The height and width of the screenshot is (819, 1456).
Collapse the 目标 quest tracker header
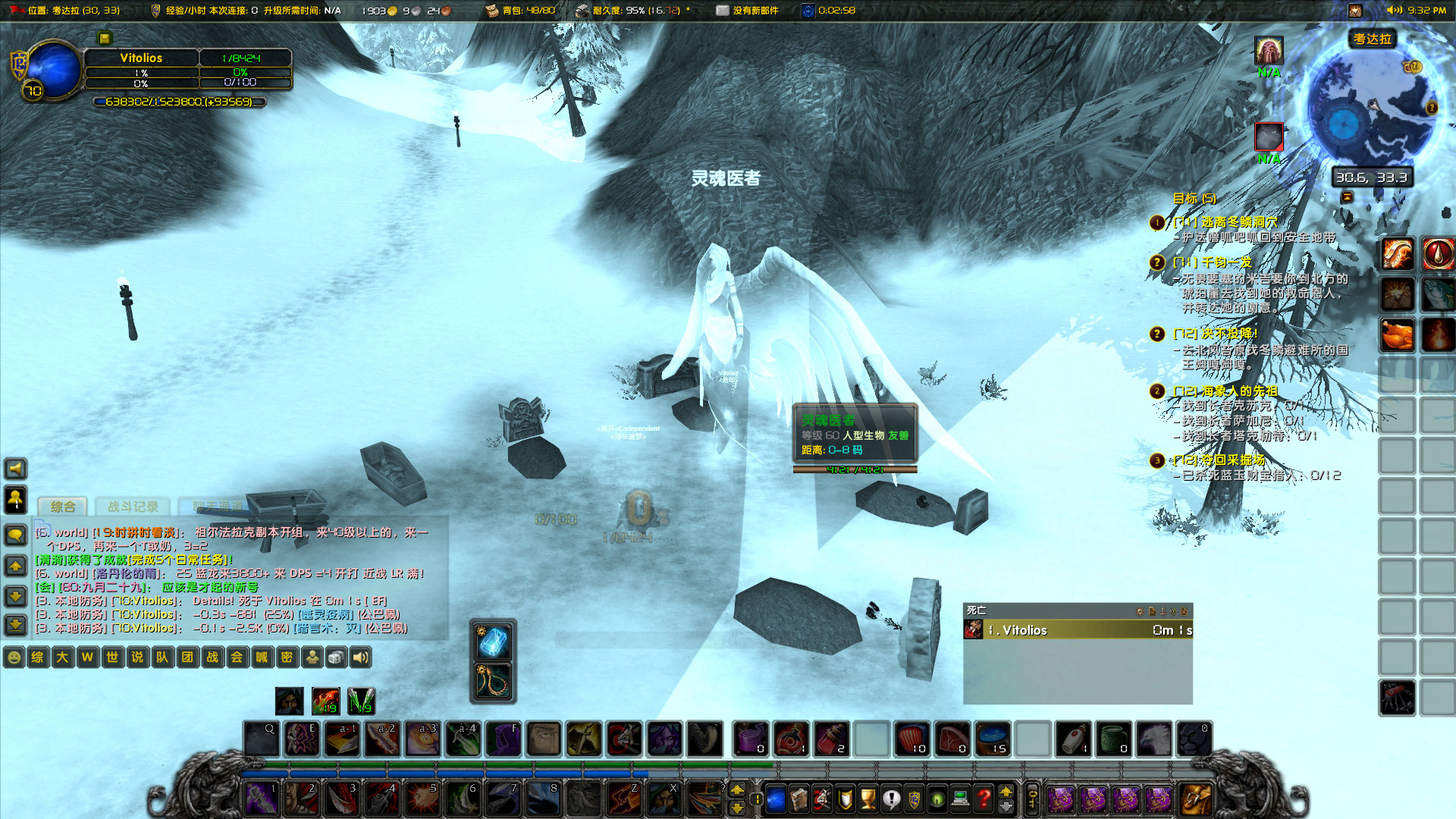click(1194, 197)
